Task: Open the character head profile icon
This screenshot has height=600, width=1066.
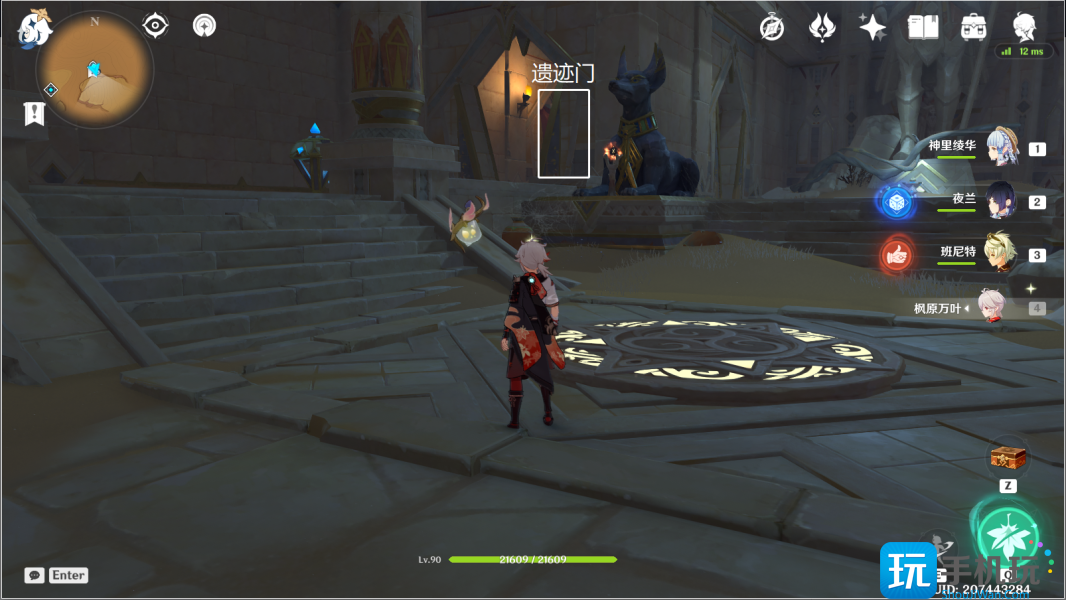Action: (1024, 27)
